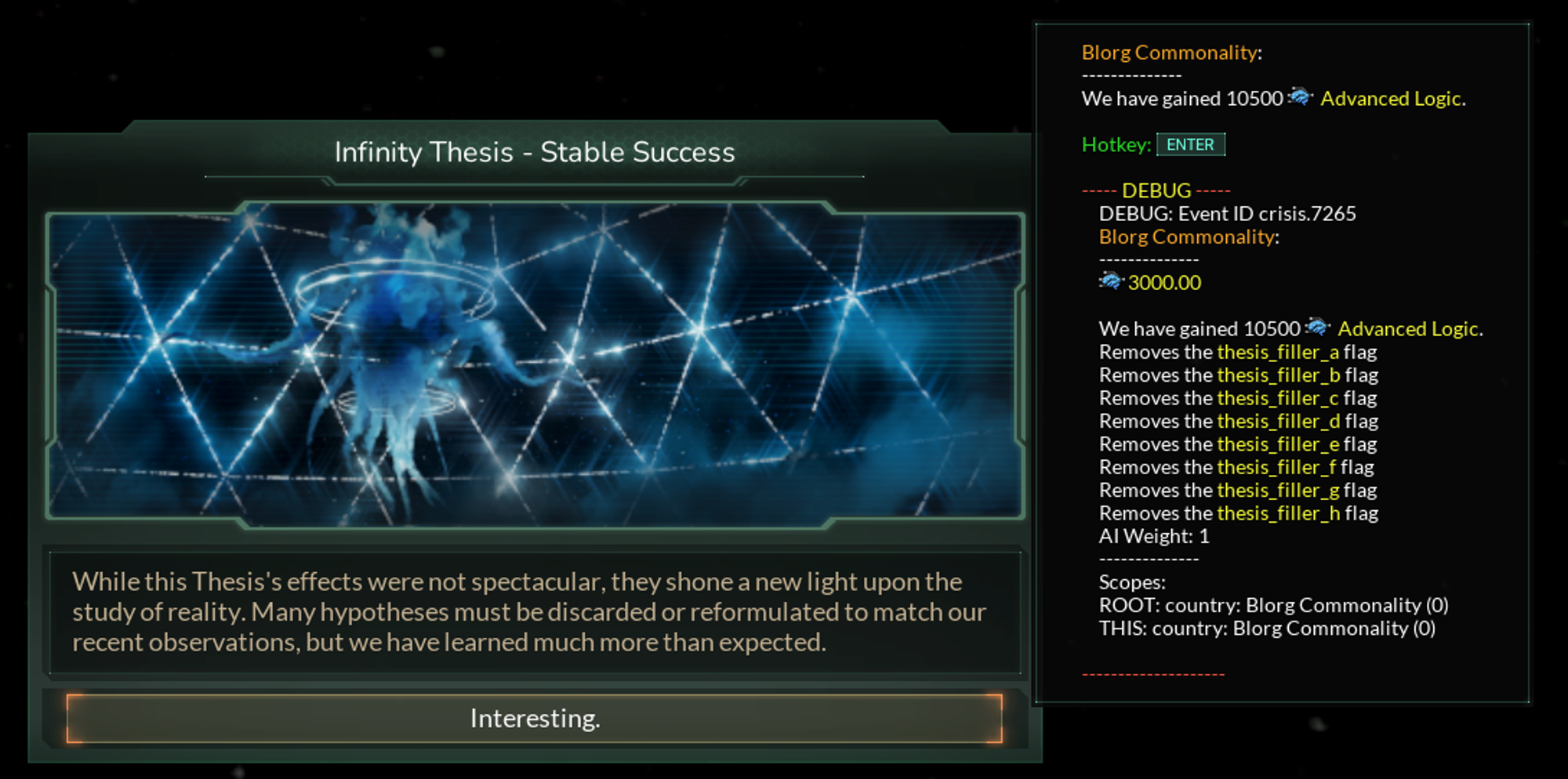Click the thesis_filler_d flag link

pyautogui.click(x=1279, y=421)
